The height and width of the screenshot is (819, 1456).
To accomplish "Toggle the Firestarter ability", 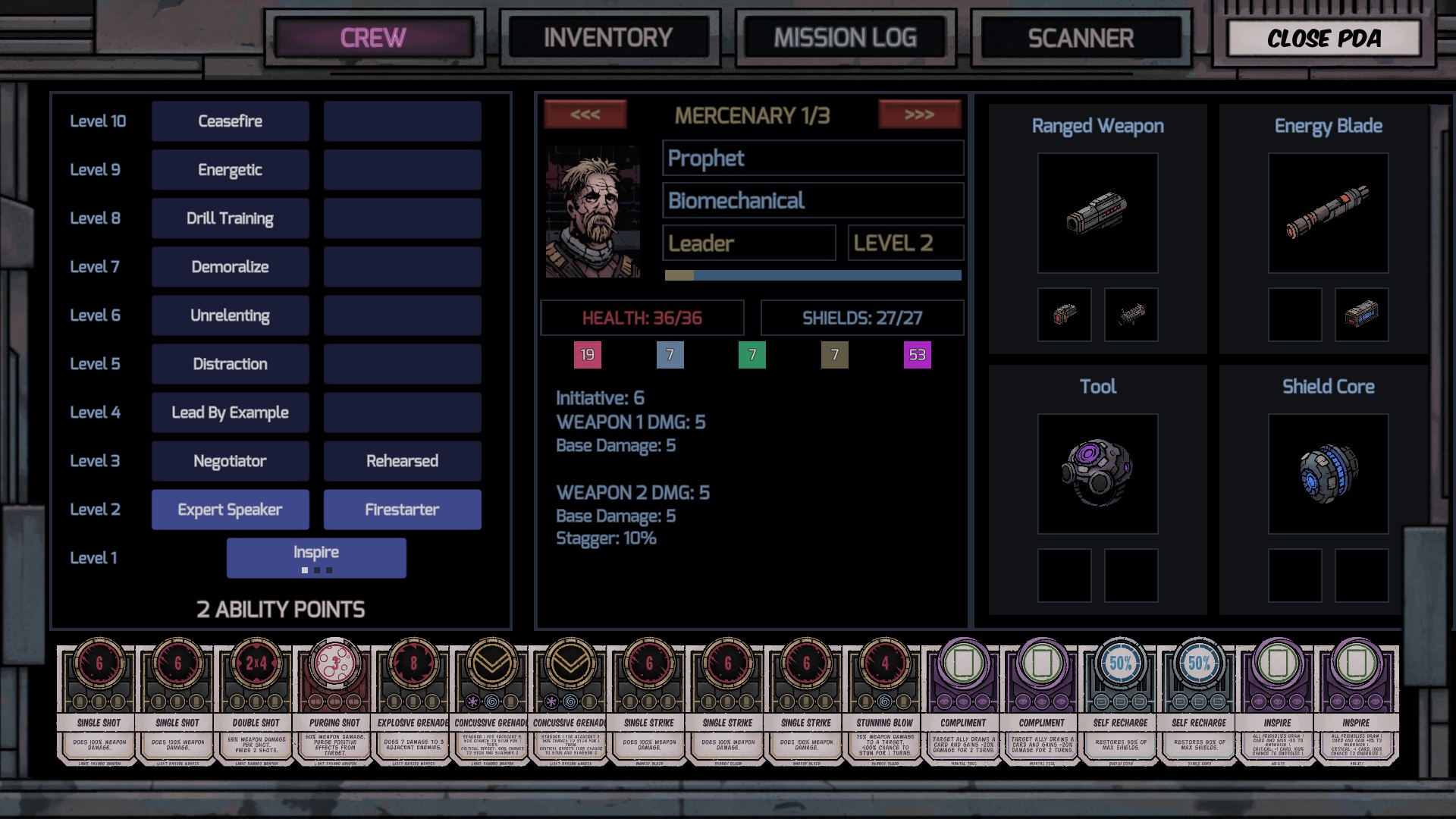I will click(x=402, y=509).
